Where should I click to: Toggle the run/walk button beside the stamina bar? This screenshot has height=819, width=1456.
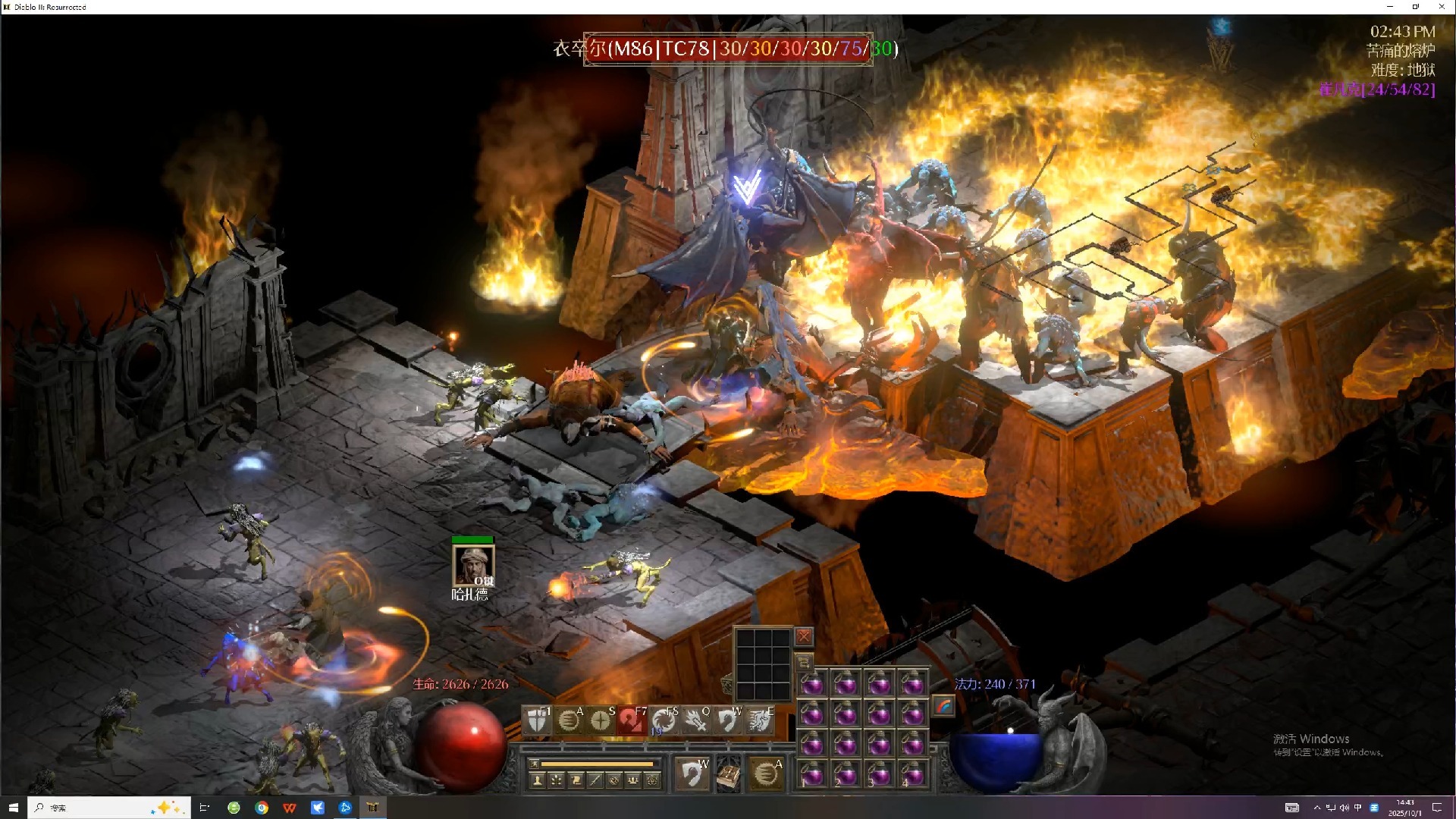click(x=534, y=764)
